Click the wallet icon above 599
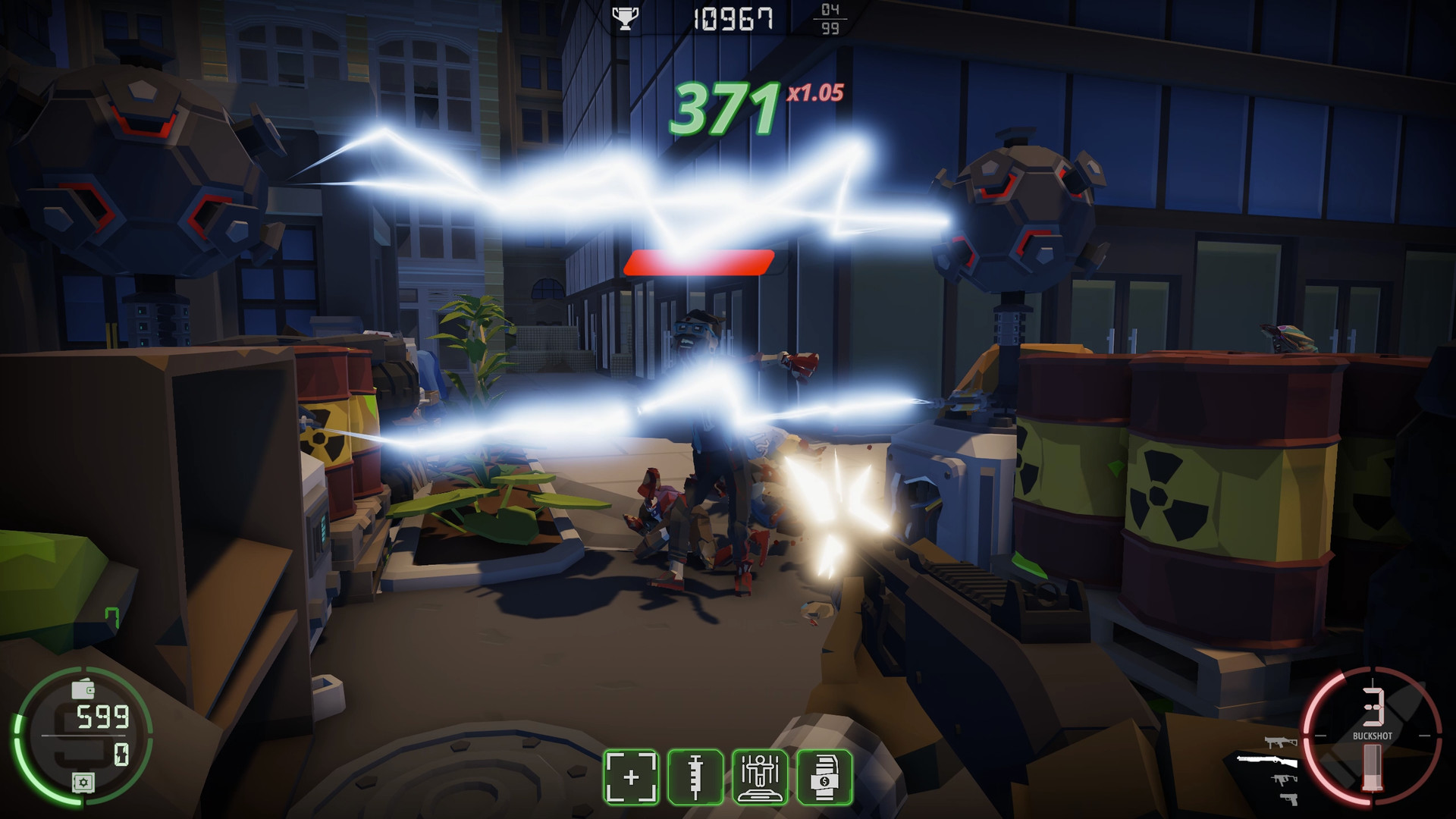This screenshot has height=819, width=1456. coord(83,689)
